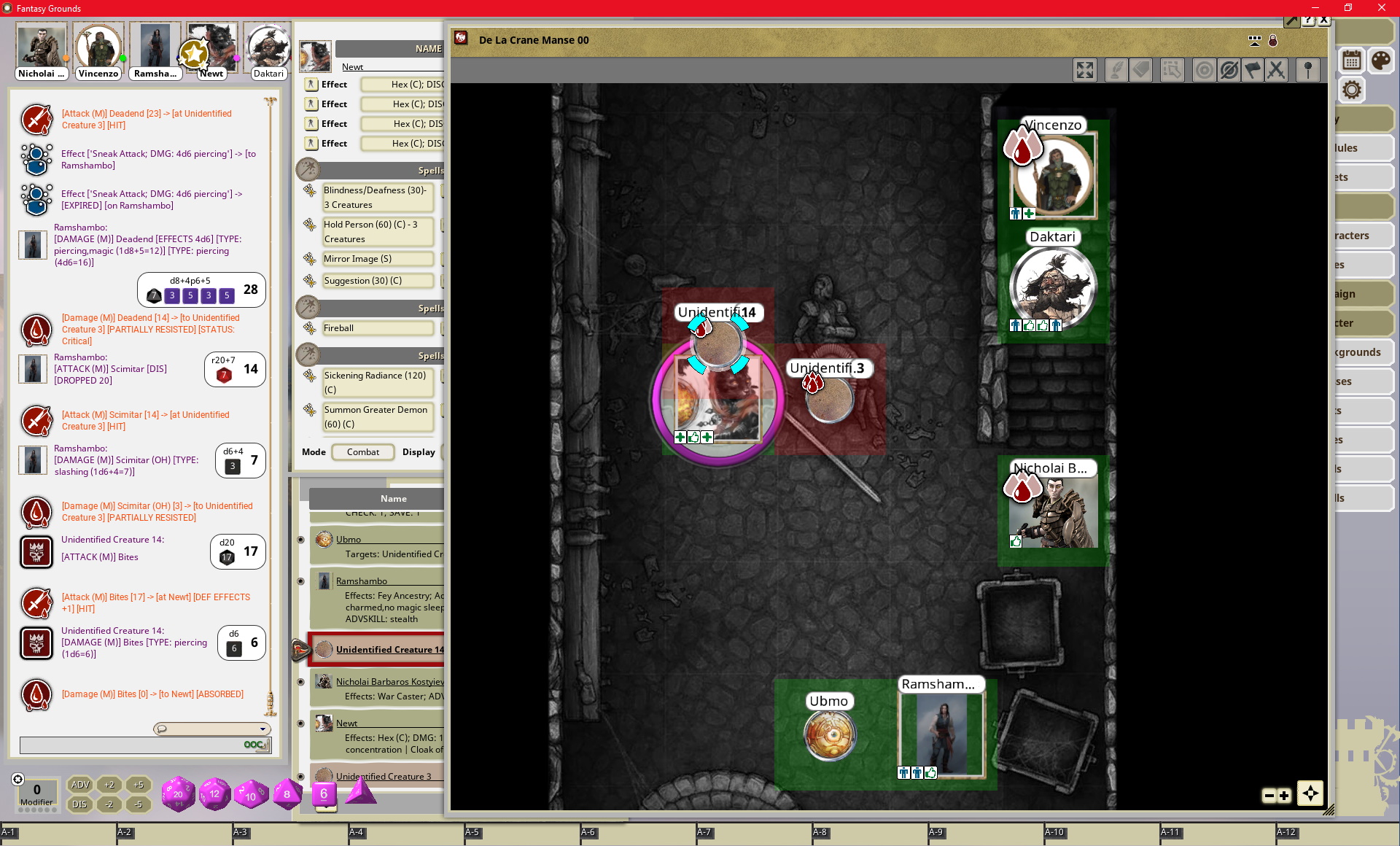Screen dimensions: 1400x846
Task: Apply the DIS modifier
Action: [79, 804]
